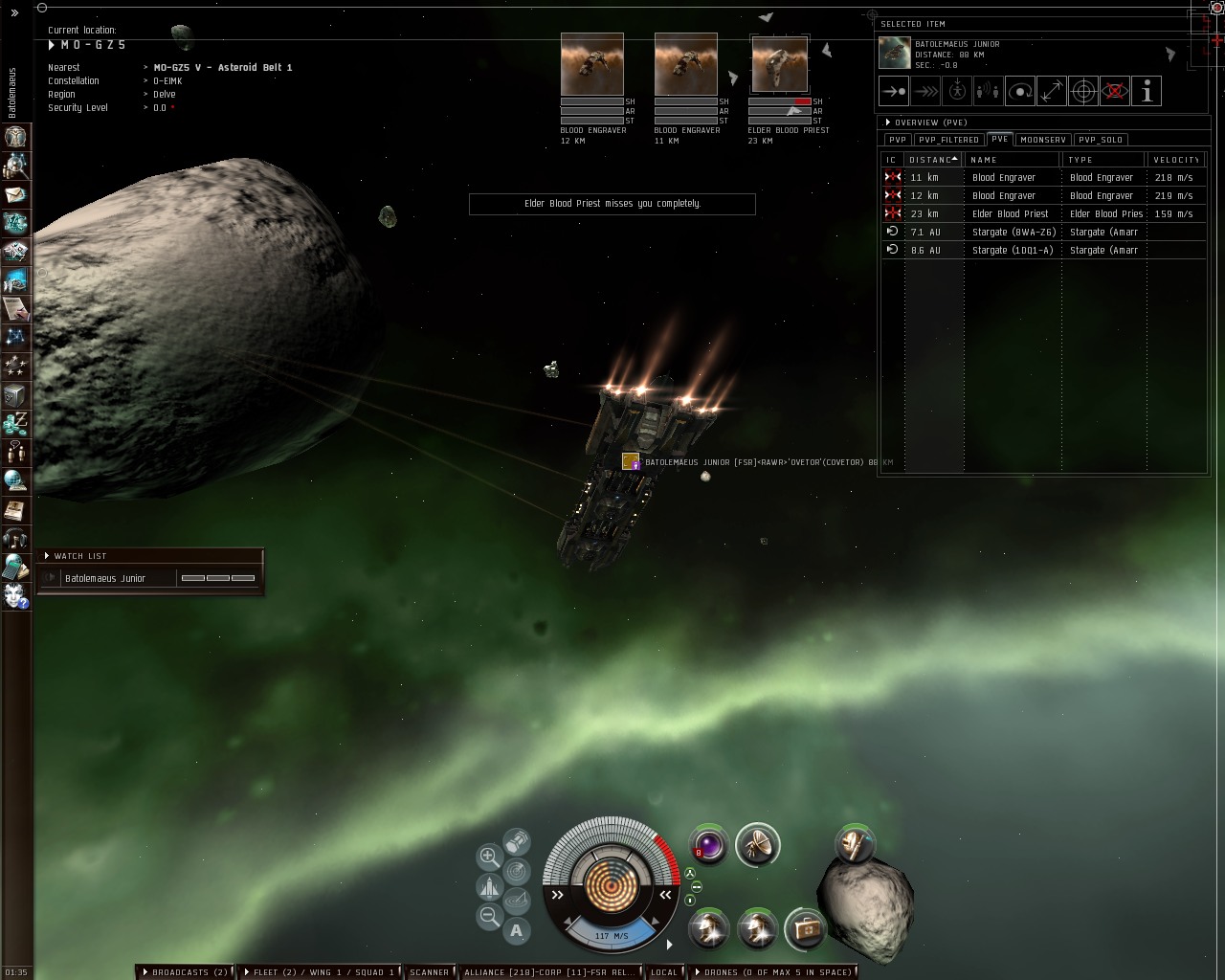Activate the satellite dish module

tap(758, 844)
